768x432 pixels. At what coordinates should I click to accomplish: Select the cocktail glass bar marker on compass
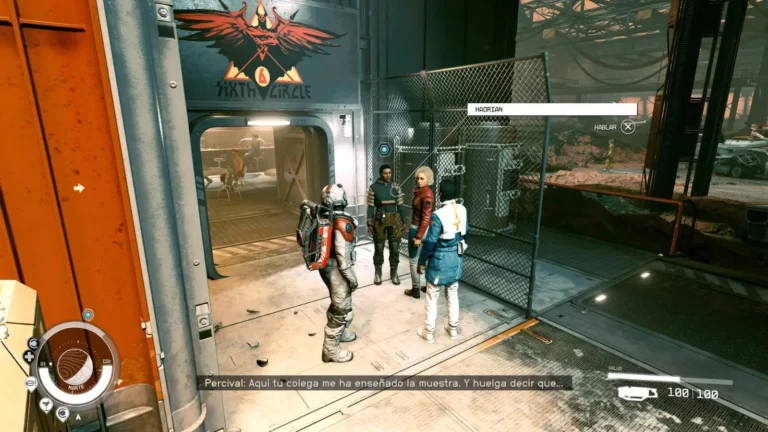coord(46,404)
